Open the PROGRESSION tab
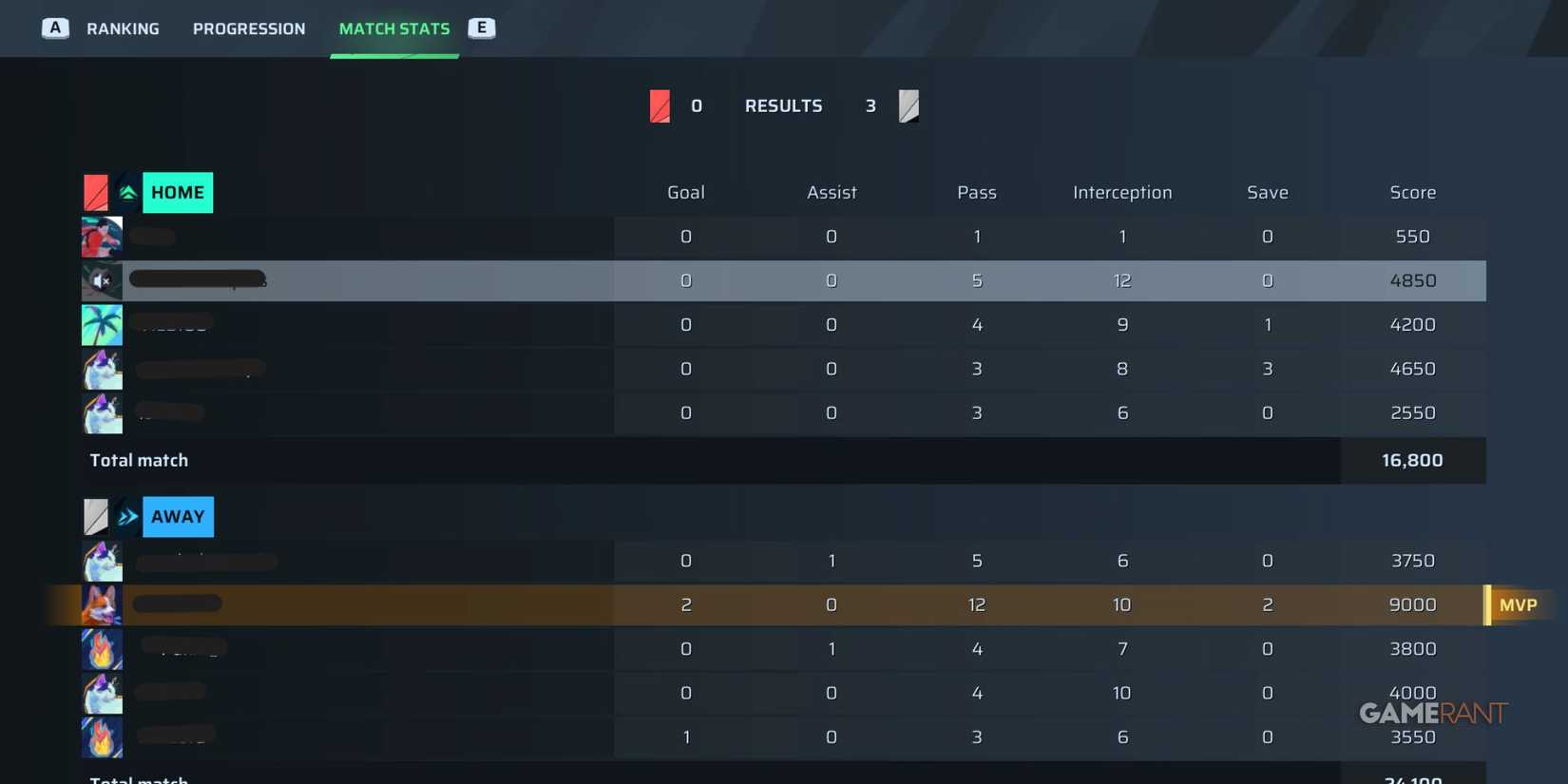 point(249,29)
